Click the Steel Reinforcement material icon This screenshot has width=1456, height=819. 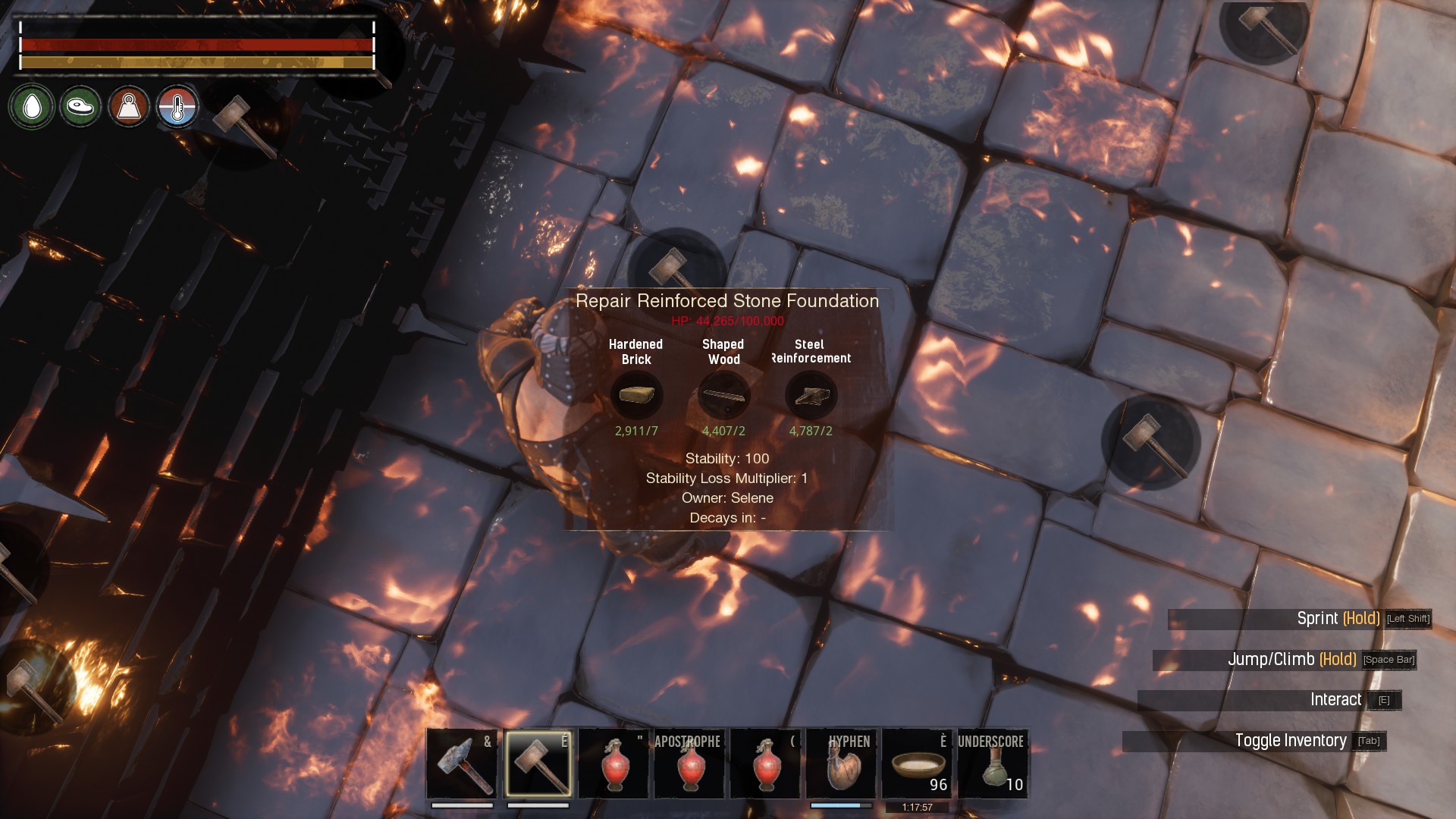click(x=811, y=395)
